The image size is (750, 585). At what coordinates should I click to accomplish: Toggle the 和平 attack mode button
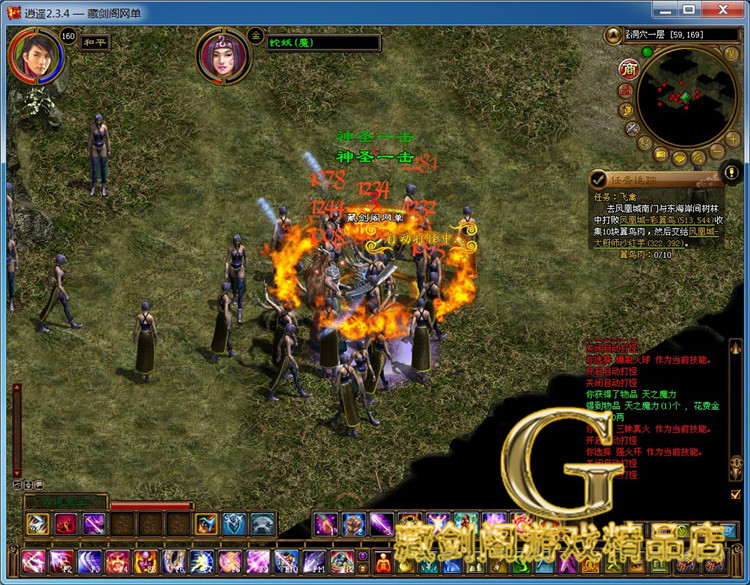pos(95,43)
